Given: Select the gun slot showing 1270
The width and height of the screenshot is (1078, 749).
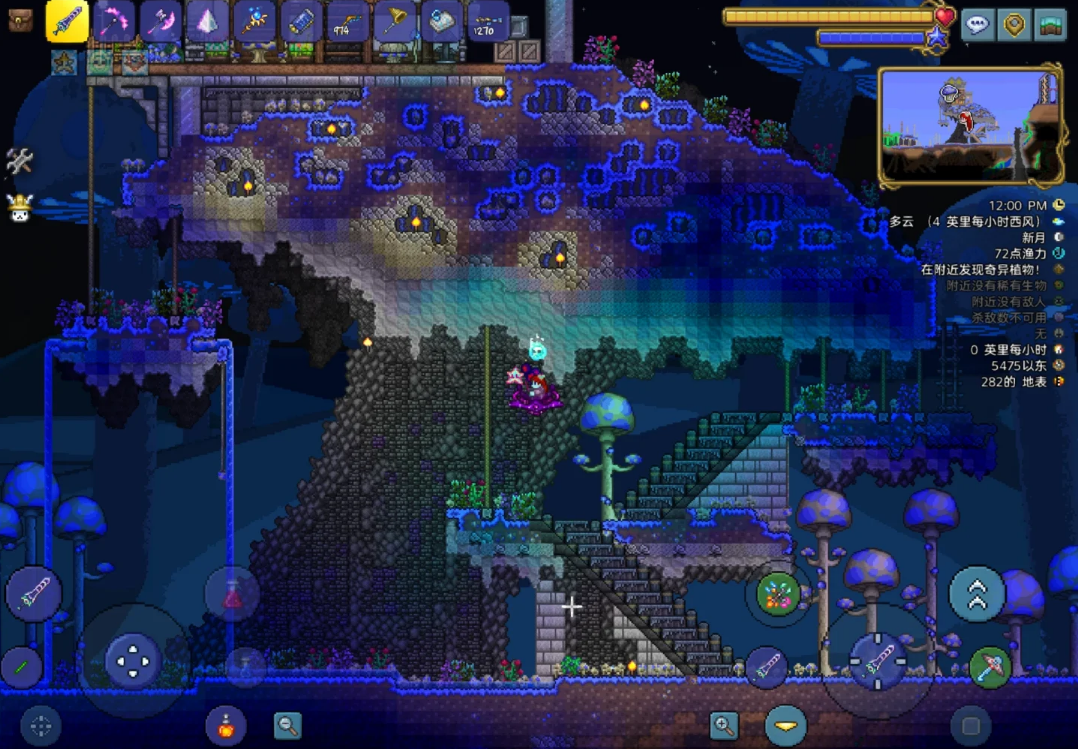Looking at the screenshot, I should click(487, 21).
